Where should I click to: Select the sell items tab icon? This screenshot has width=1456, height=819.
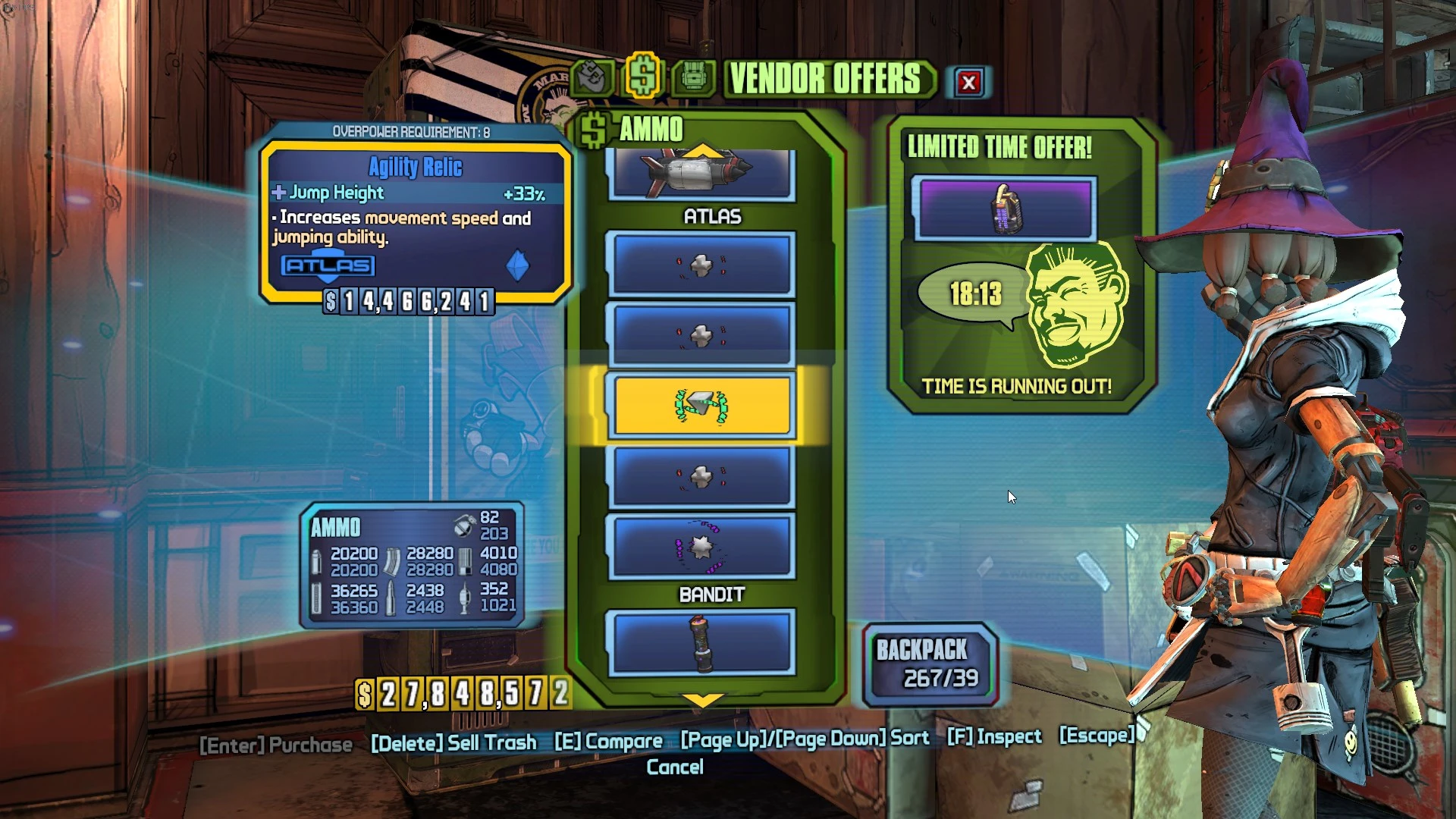[x=593, y=76]
